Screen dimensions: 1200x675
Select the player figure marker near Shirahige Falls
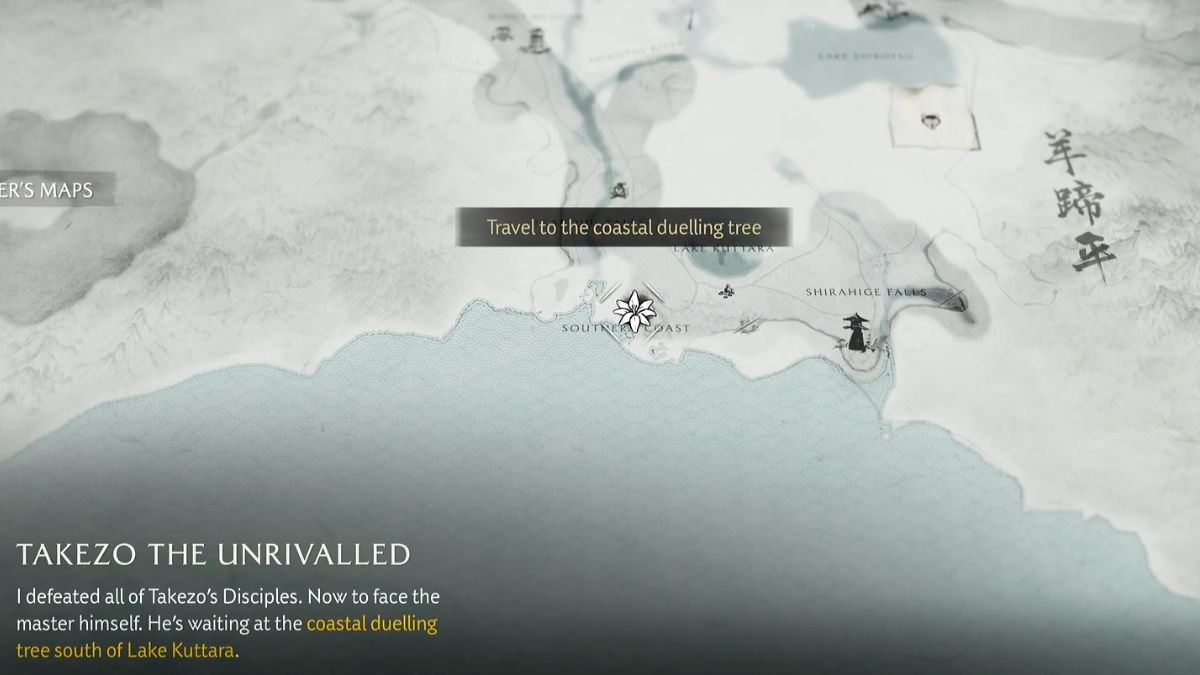(856, 333)
